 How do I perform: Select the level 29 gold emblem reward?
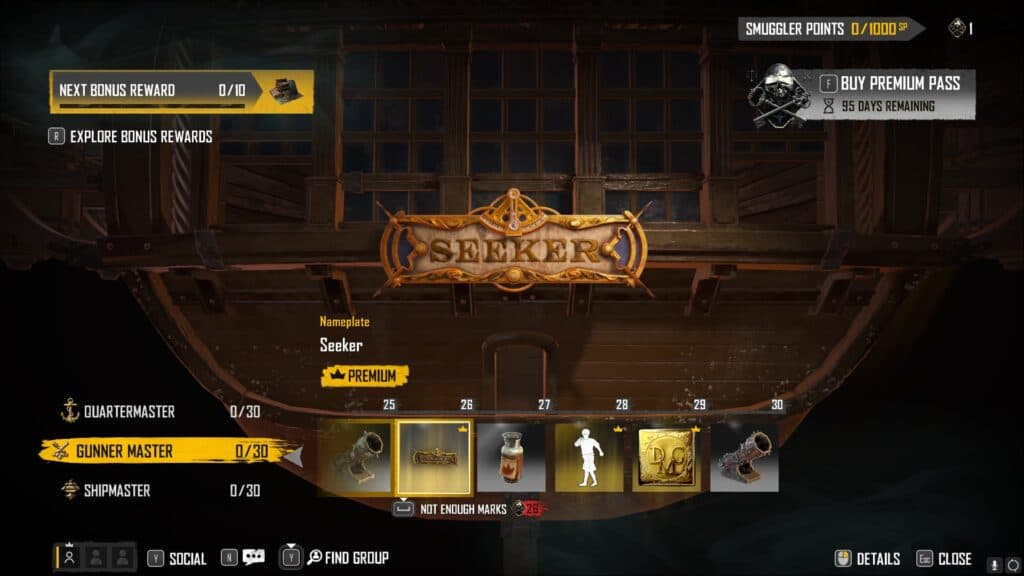667,457
